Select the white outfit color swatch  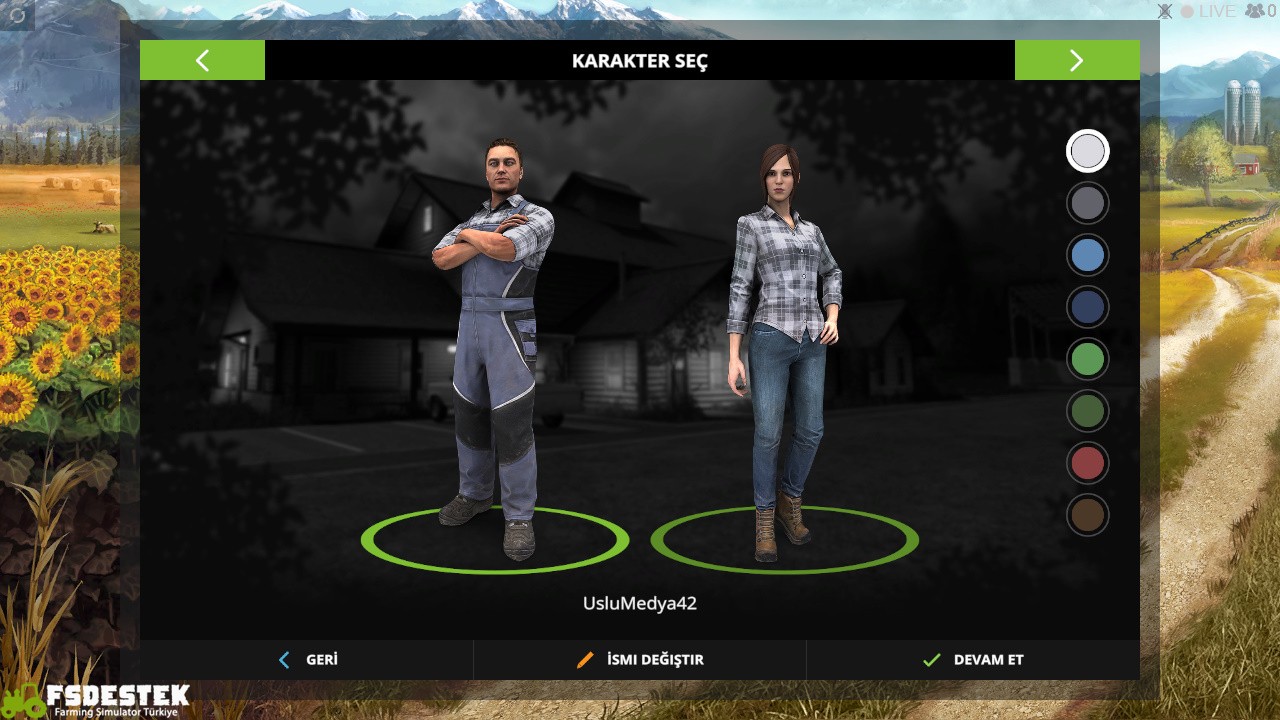click(x=1087, y=151)
